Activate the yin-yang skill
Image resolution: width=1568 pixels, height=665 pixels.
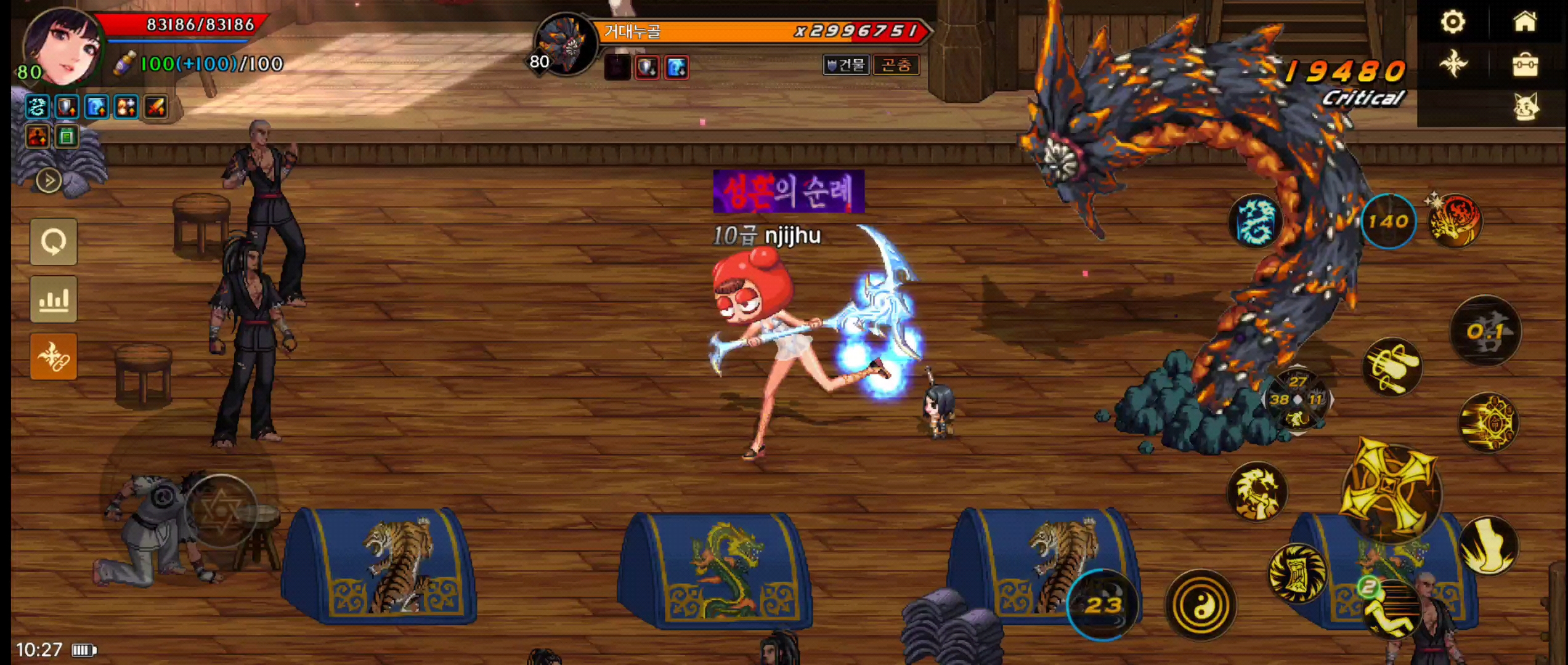tap(1200, 605)
